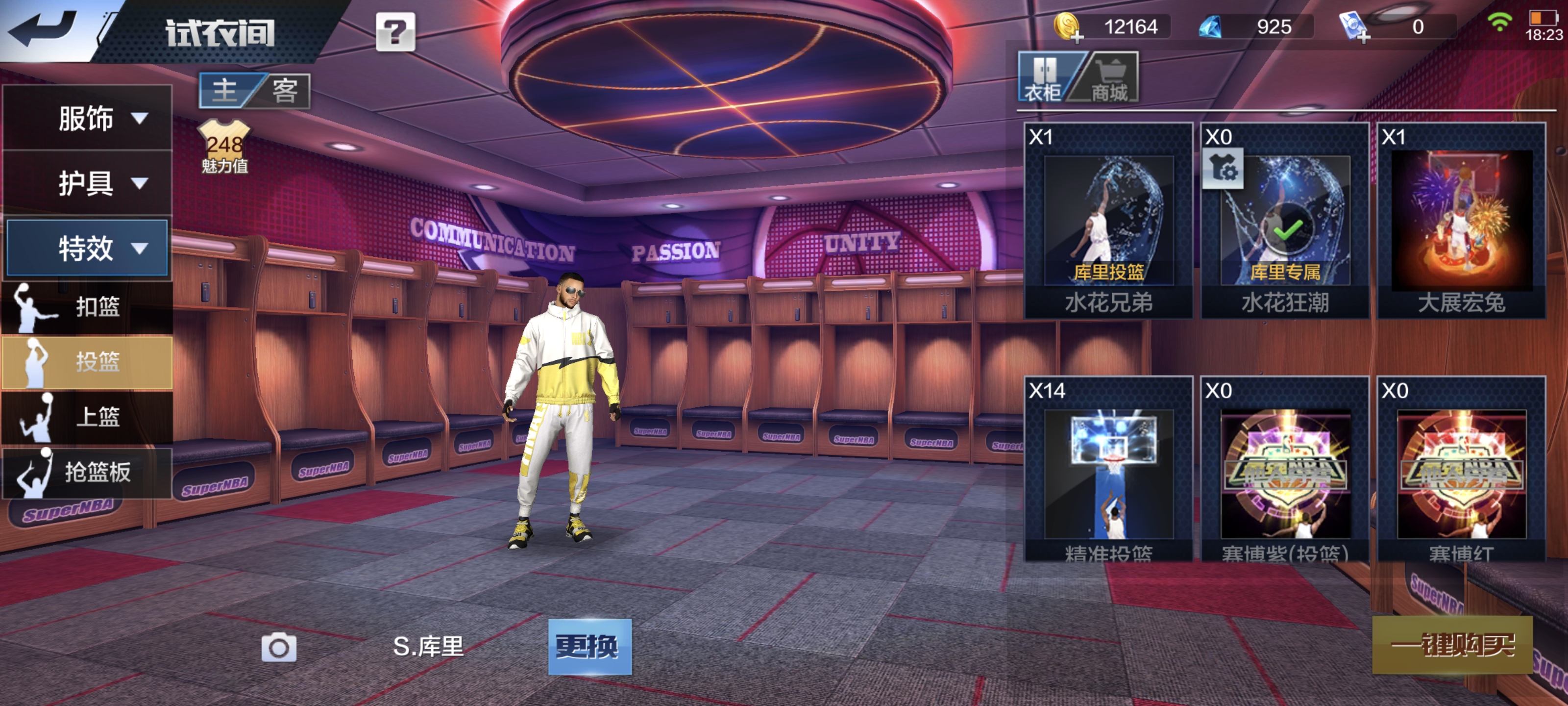Take a photo with the camera icon
The height and width of the screenshot is (706, 1568).
(x=279, y=647)
